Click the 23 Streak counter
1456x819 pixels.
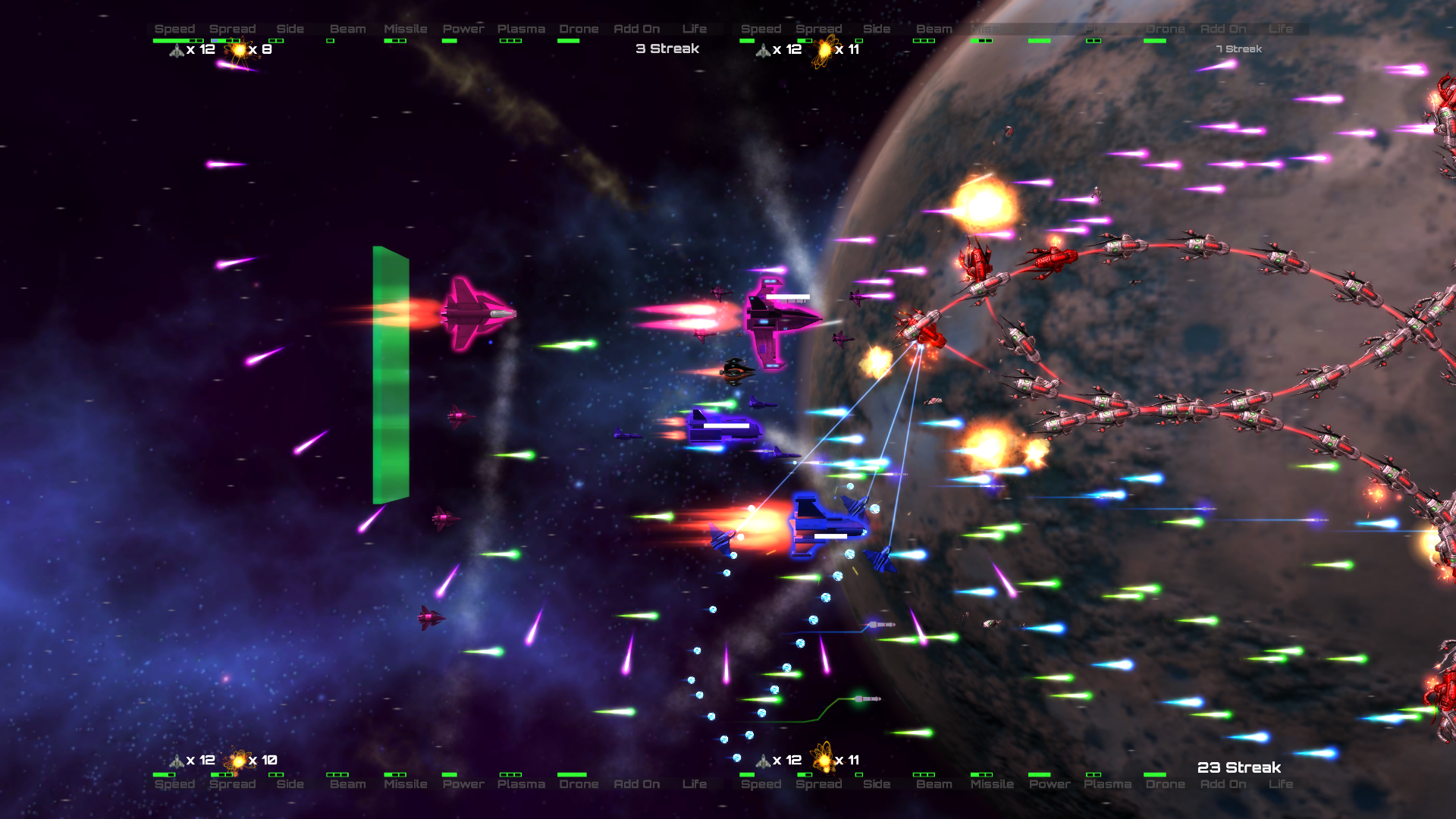point(1238,767)
